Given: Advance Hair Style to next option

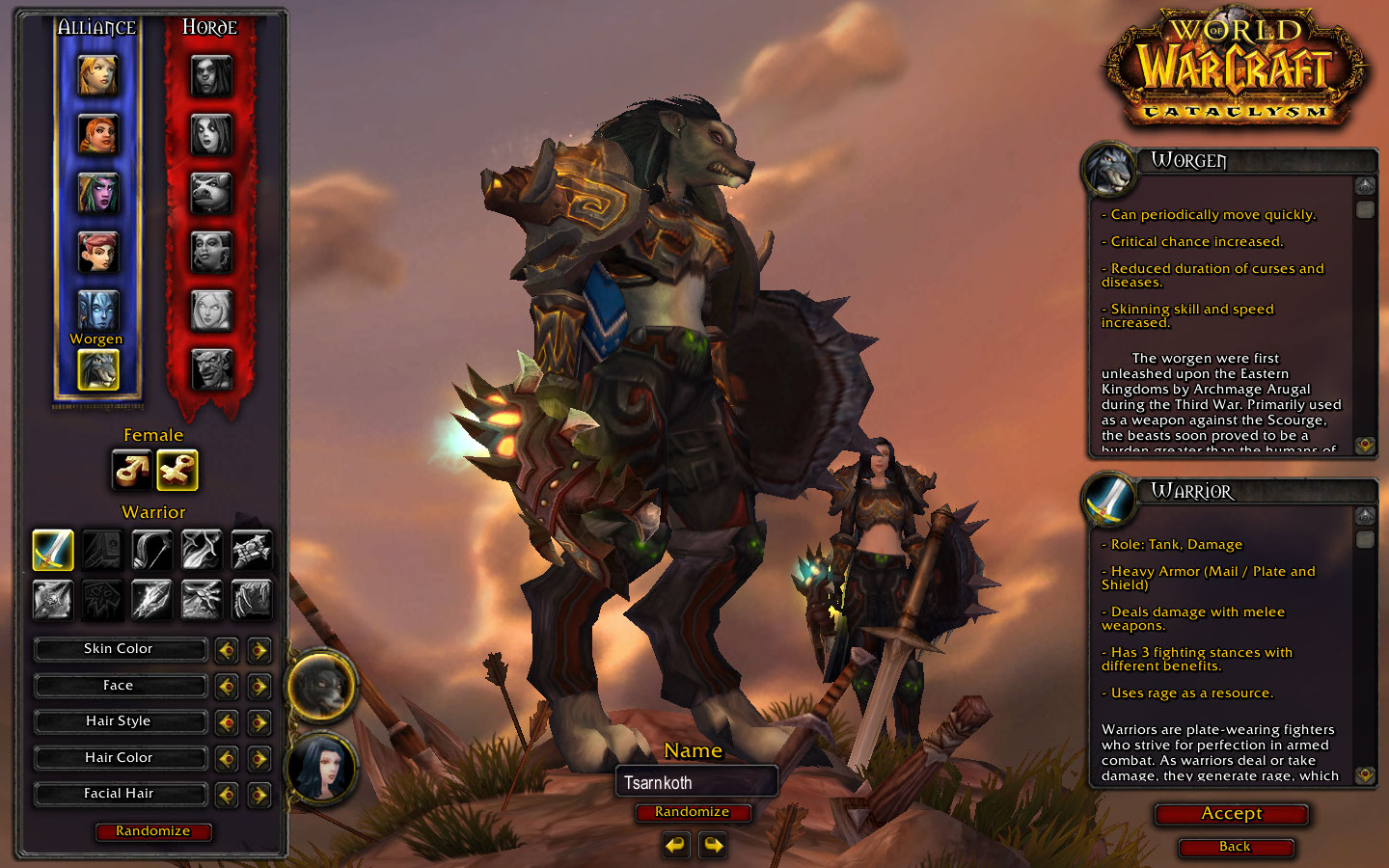Looking at the screenshot, I should pos(259,722).
